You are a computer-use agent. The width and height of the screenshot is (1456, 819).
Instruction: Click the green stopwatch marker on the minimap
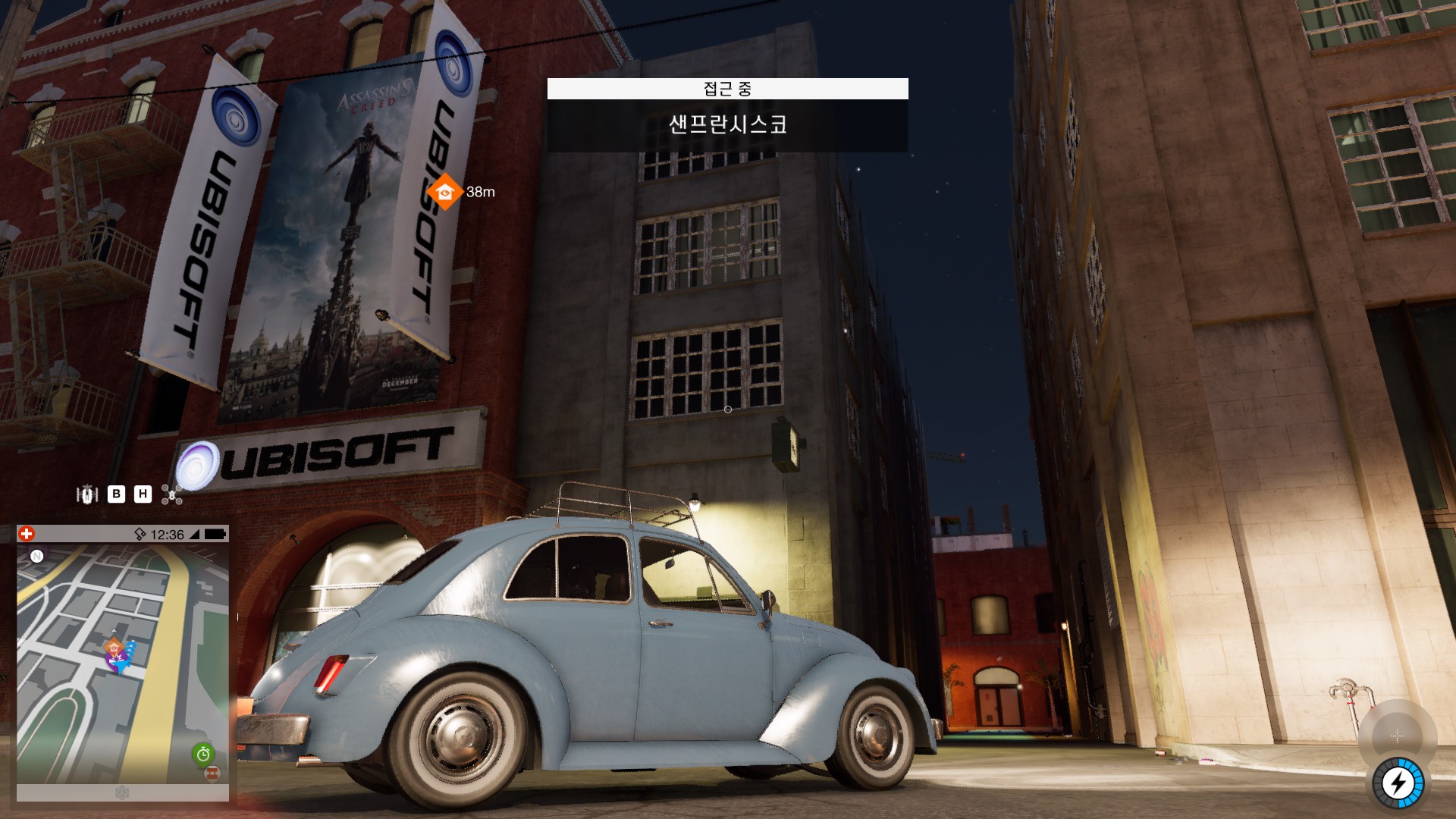(202, 754)
